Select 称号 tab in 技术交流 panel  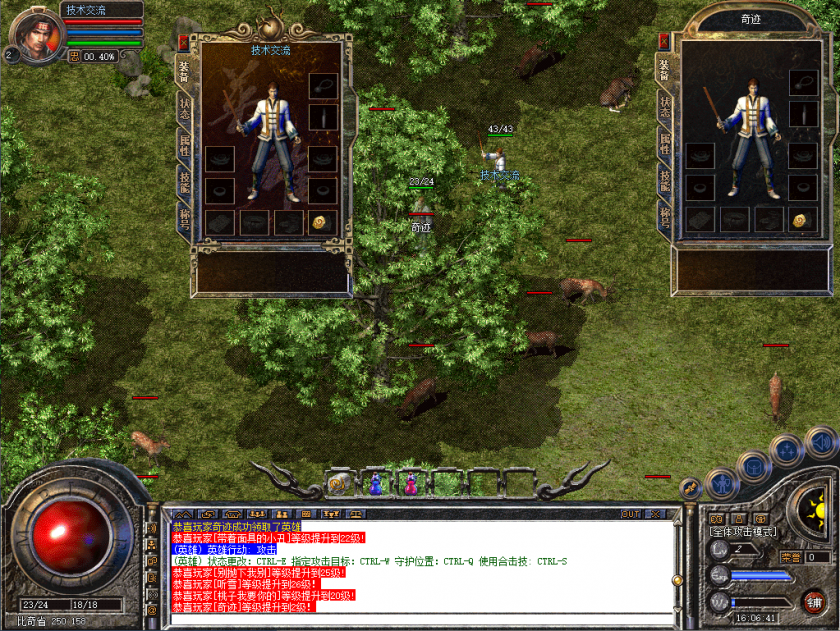coord(184,218)
